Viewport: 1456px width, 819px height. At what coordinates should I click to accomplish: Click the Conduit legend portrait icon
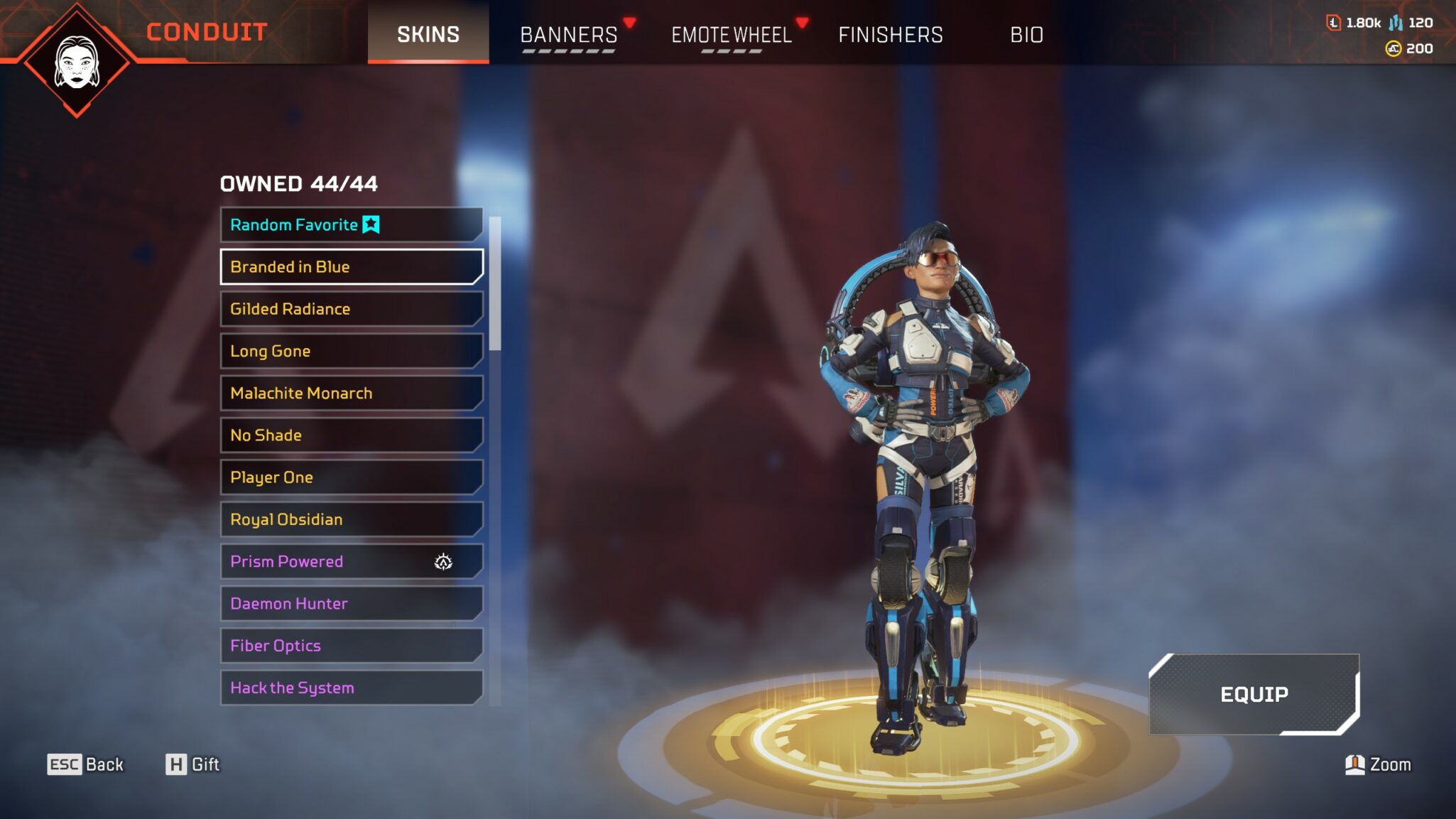click(x=77, y=62)
